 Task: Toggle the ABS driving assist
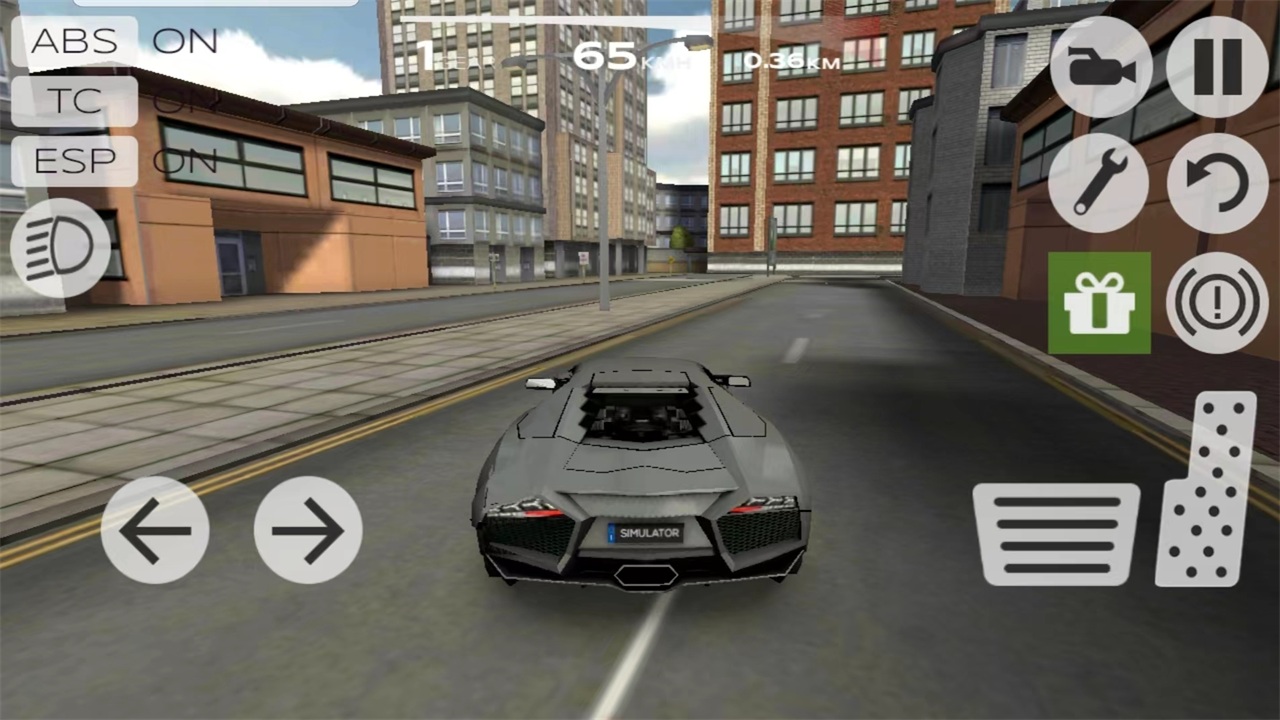click(75, 42)
